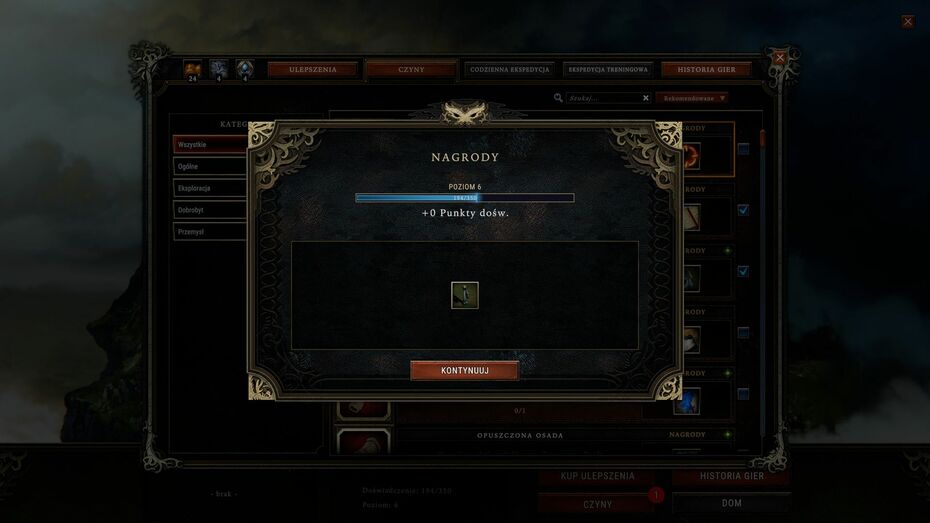Close the deeds window

780,58
